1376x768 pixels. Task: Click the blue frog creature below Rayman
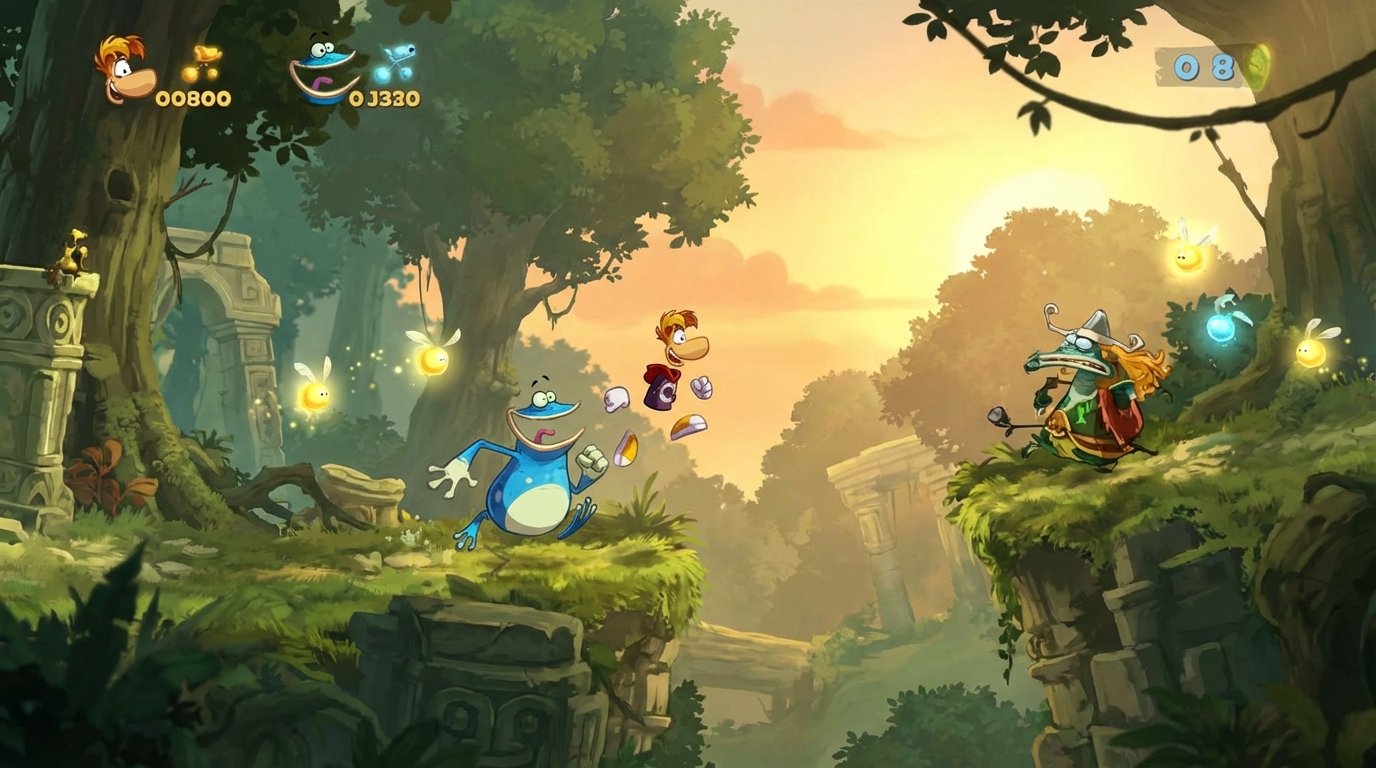(x=530, y=480)
